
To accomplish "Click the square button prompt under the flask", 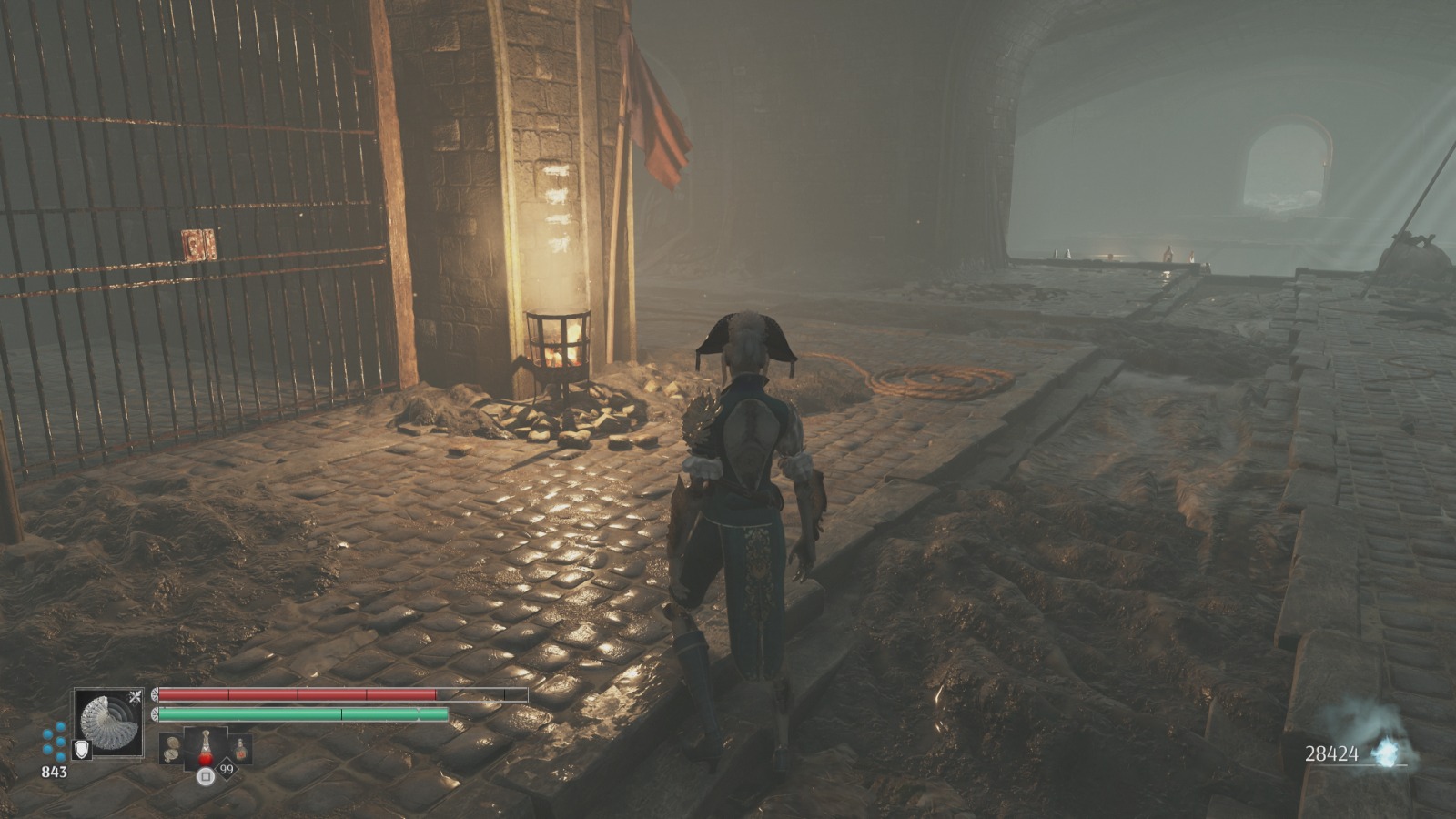I will 206,777.
